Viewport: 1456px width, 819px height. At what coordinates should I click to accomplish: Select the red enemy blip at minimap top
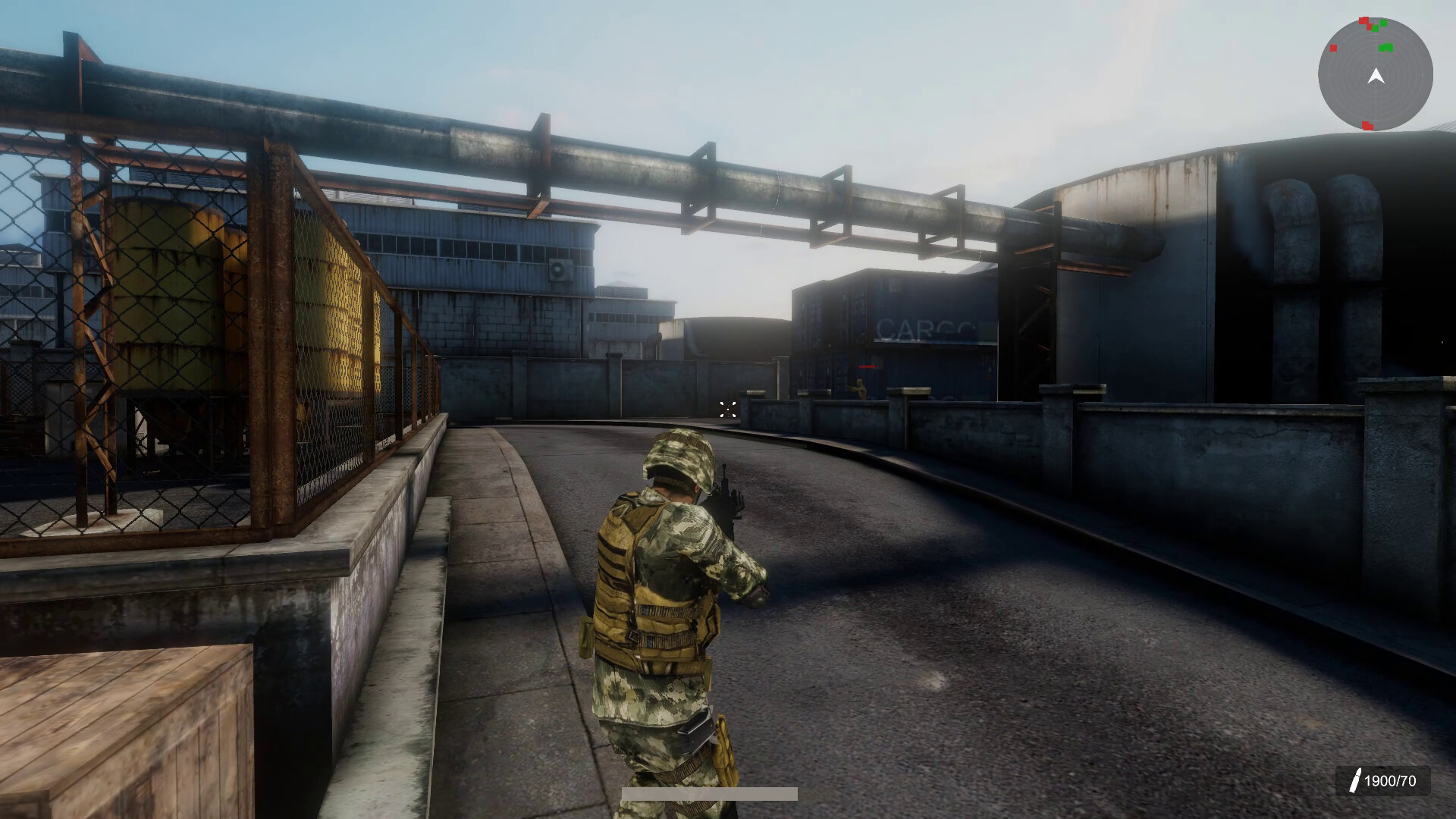1363,20
